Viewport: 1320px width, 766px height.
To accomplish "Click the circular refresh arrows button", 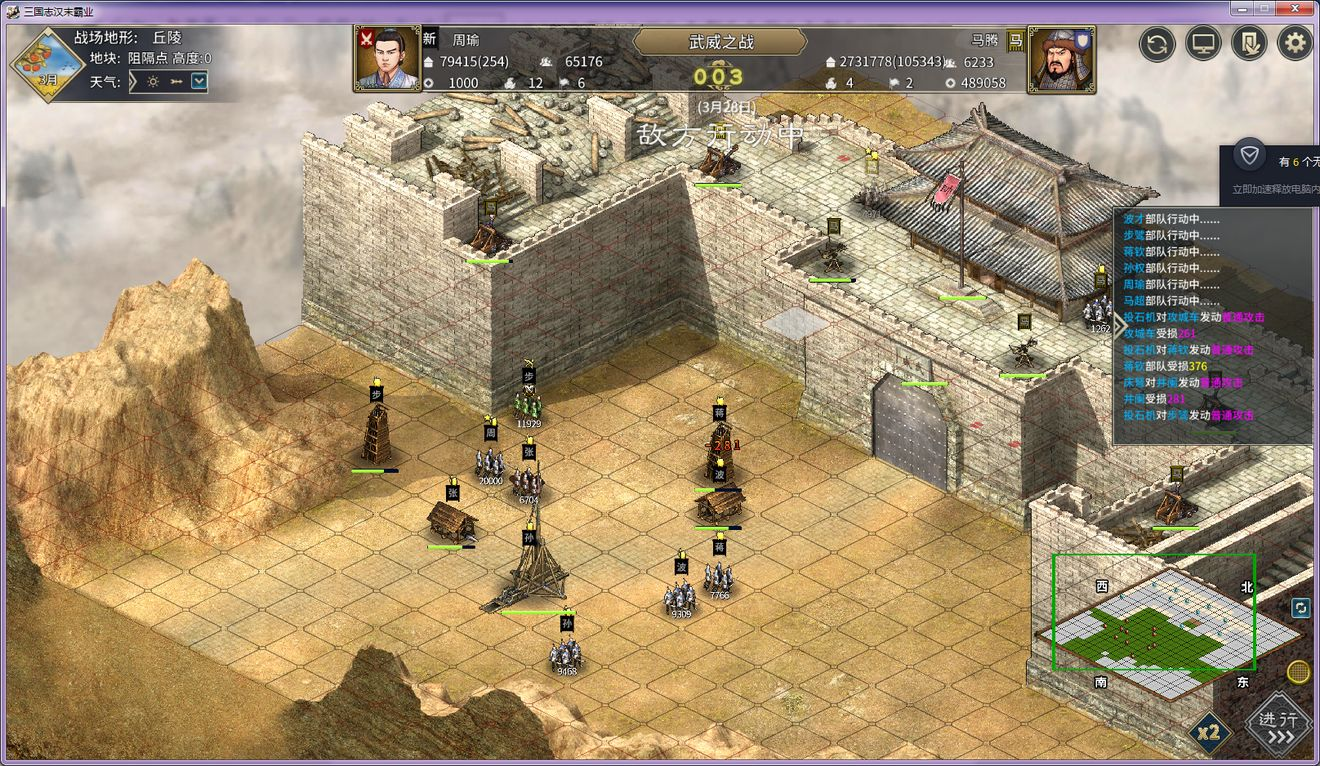I will [x=1157, y=43].
